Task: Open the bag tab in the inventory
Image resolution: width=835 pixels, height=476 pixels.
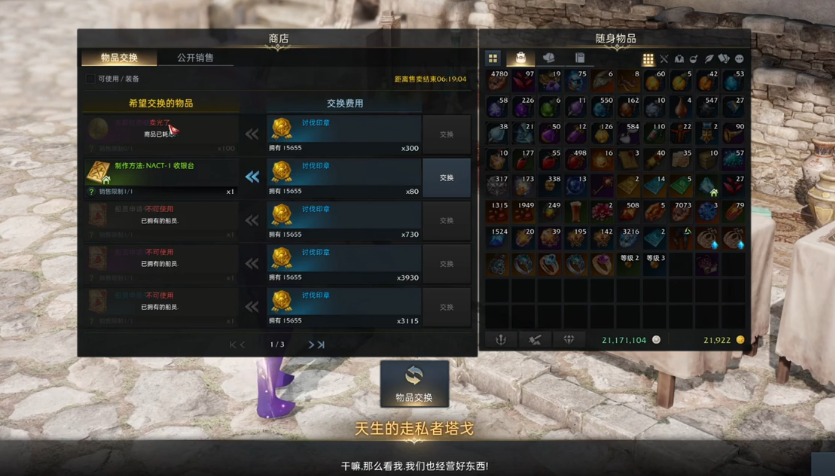Action: 520,59
